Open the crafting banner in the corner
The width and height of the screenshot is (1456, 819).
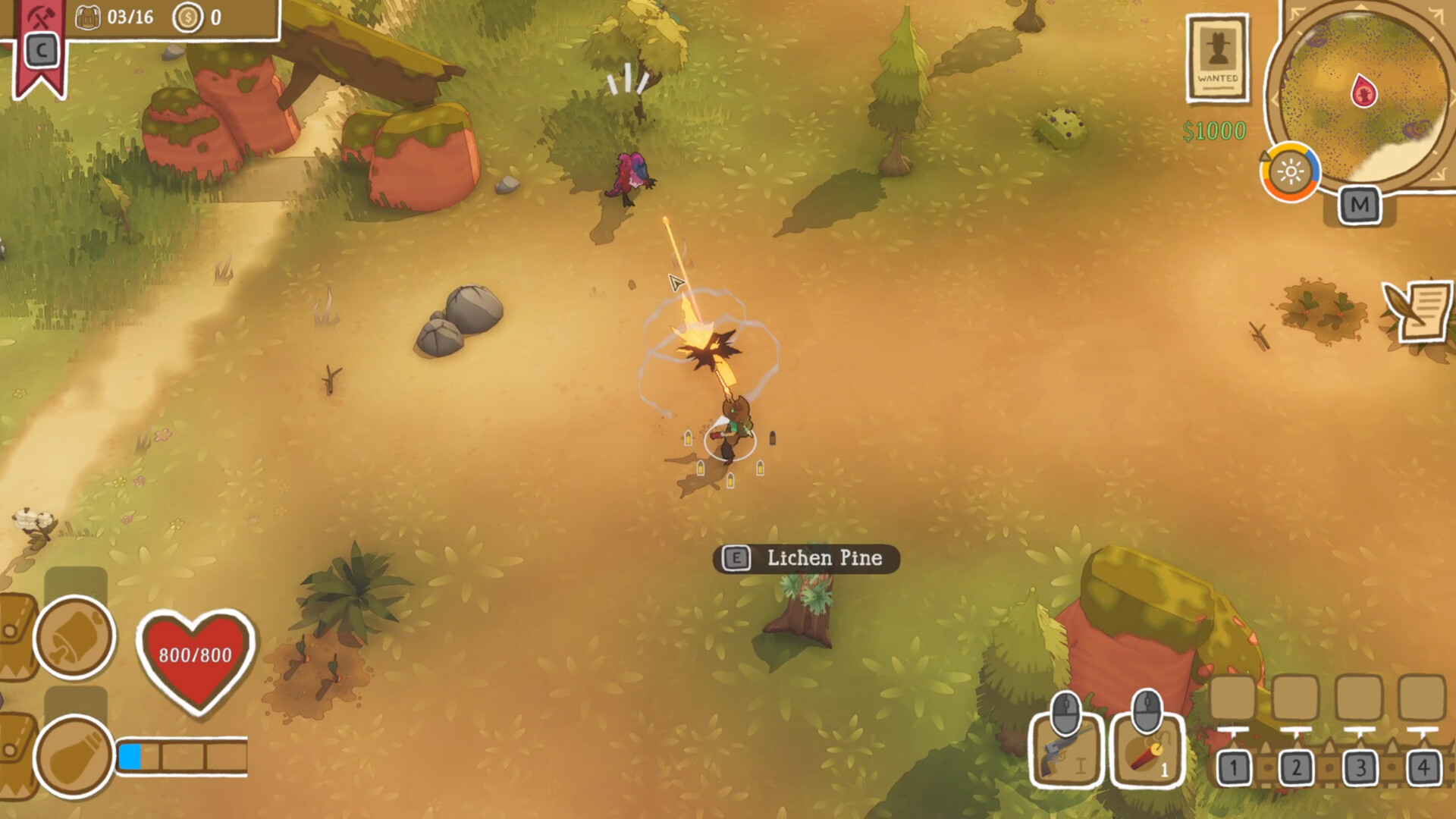pos(39,47)
